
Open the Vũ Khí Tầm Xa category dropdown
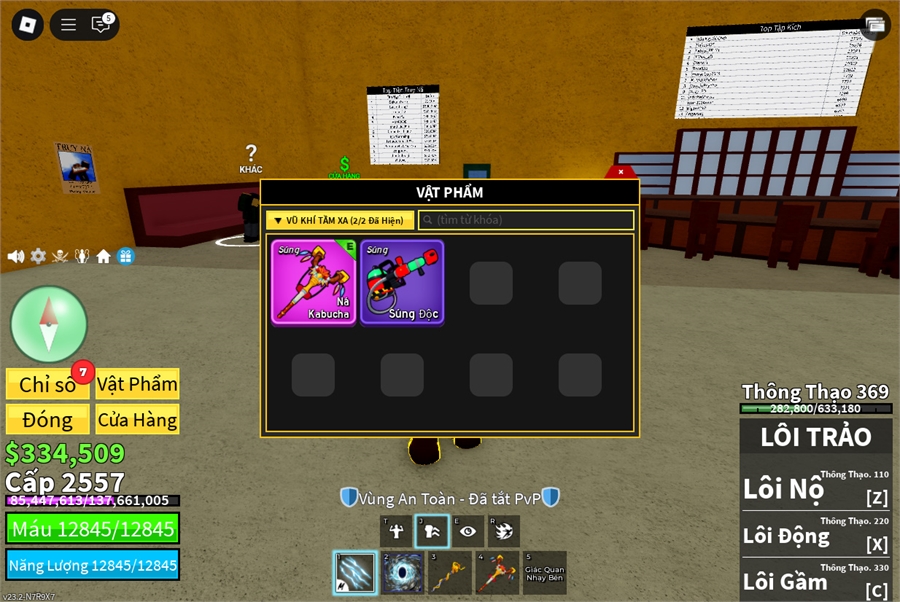click(x=340, y=220)
